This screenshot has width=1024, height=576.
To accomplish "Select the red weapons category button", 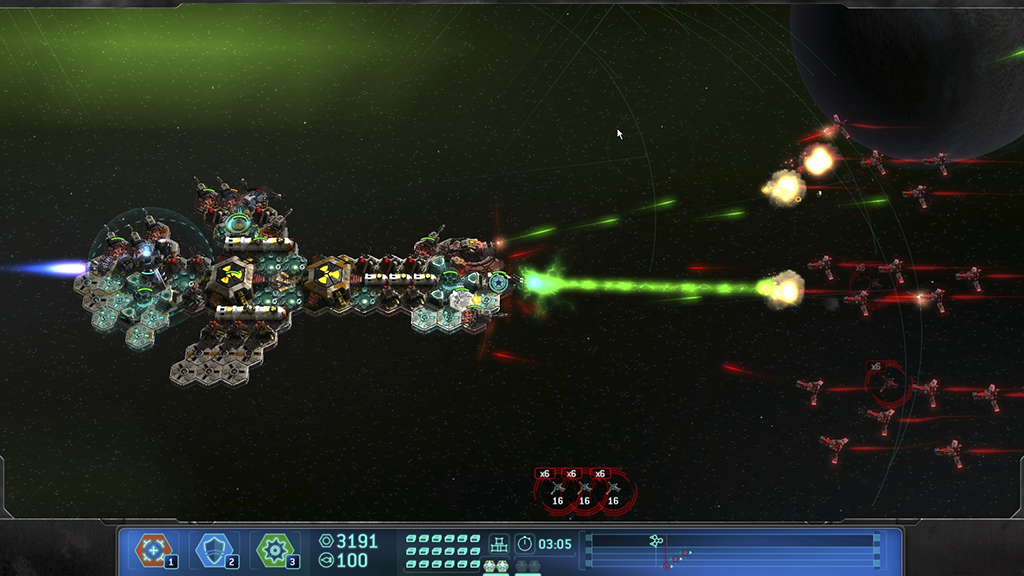I will point(154,549).
